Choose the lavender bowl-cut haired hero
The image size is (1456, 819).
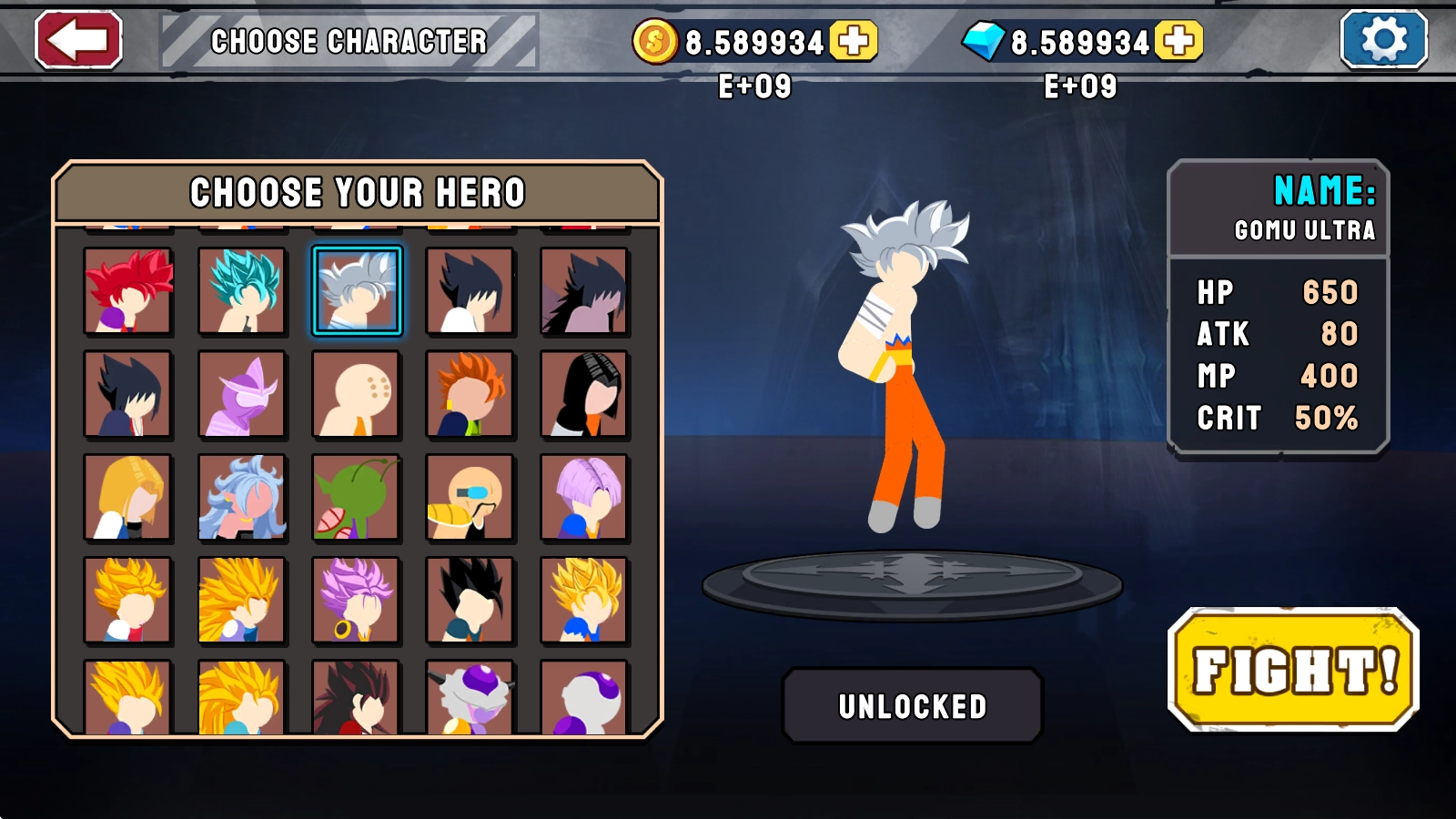[x=584, y=498]
